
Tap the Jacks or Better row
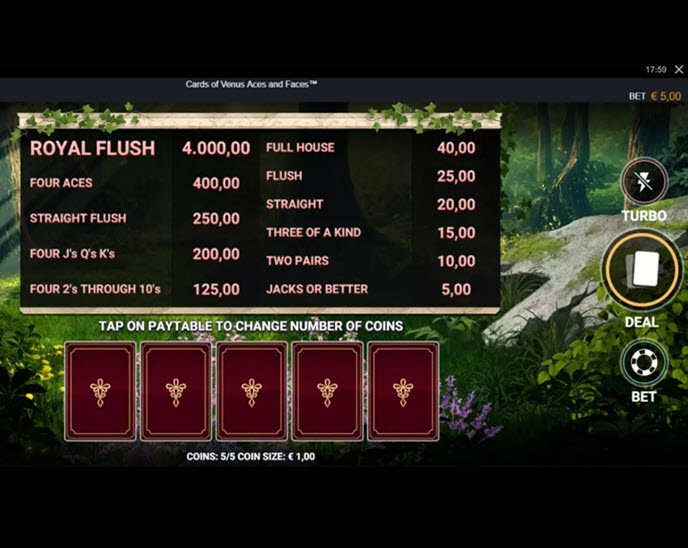pyautogui.click(x=370, y=289)
